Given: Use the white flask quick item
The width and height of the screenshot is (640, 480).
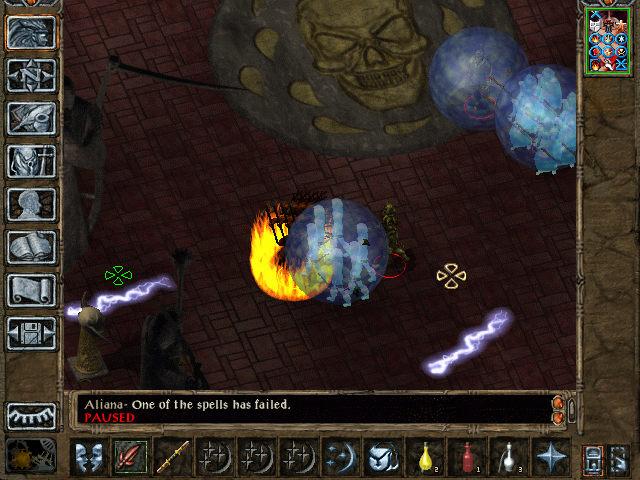Looking at the screenshot, I should tap(508, 457).
